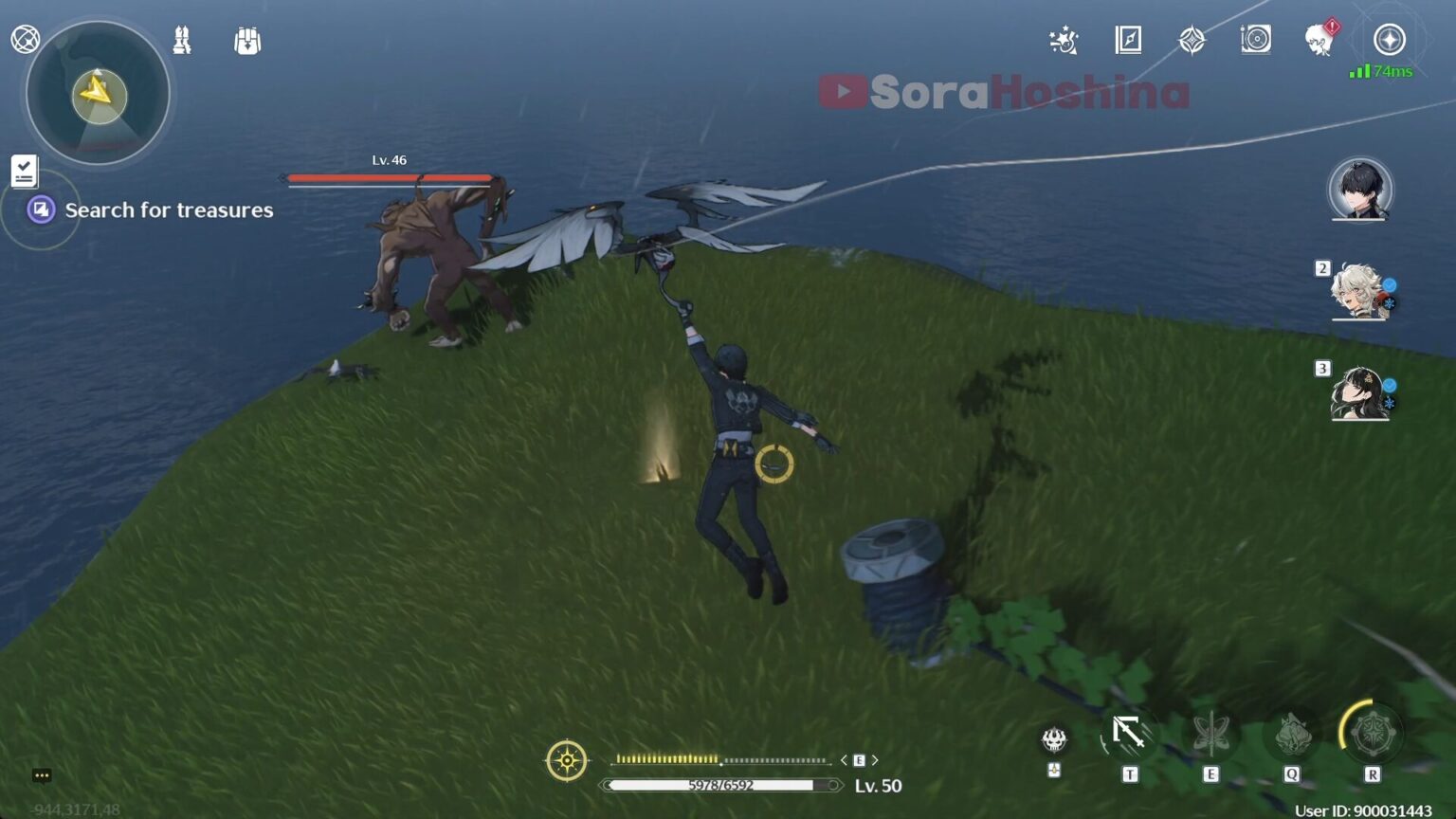
Task: Activate the butterfly sword resonance skill
Action: pyautogui.click(x=1210, y=734)
